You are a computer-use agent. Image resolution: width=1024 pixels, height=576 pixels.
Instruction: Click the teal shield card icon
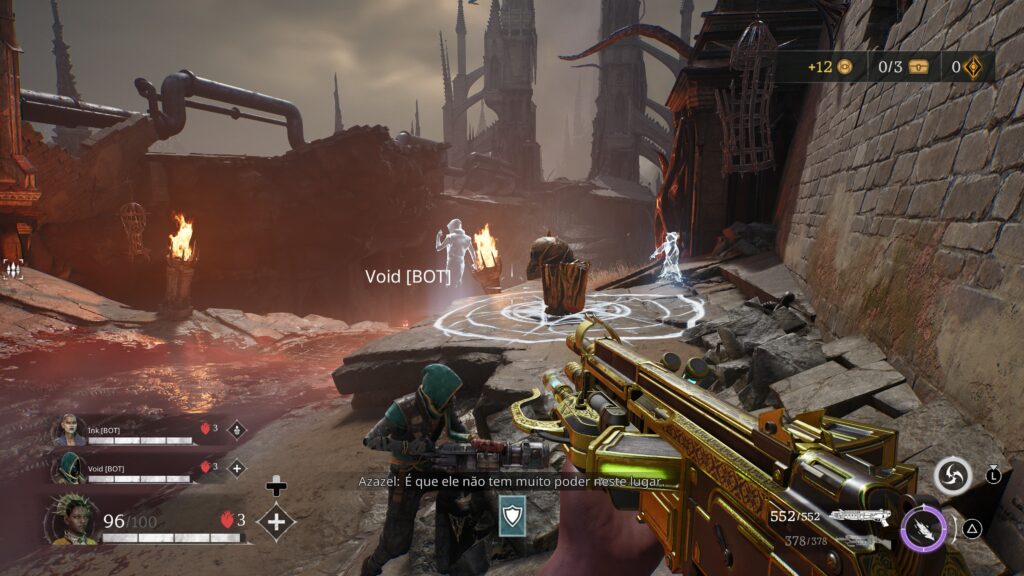coord(512,514)
